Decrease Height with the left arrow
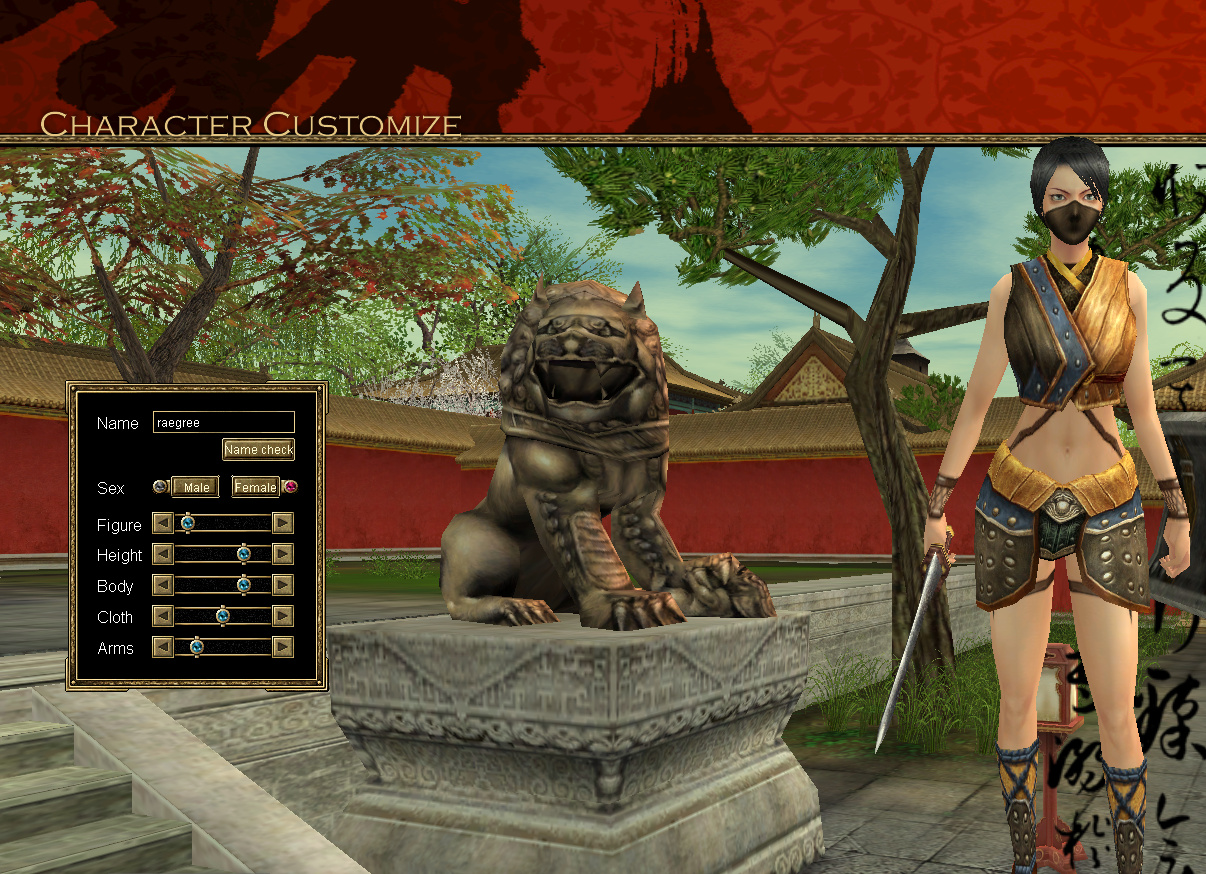The height and width of the screenshot is (874, 1206). [162, 554]
